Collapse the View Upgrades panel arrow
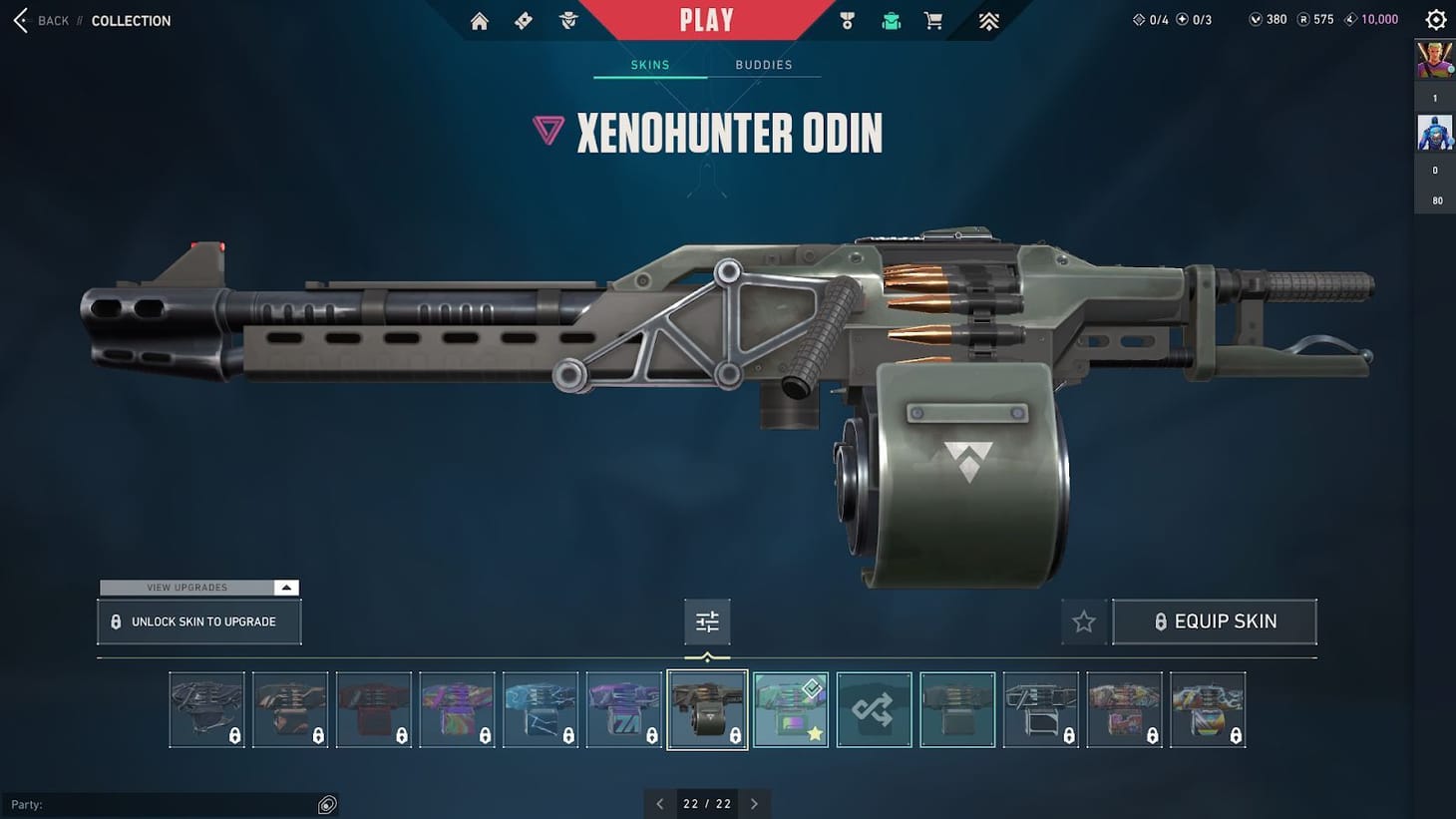The image size is (1456, 819). pyautogui.click(x=285, y=588)
